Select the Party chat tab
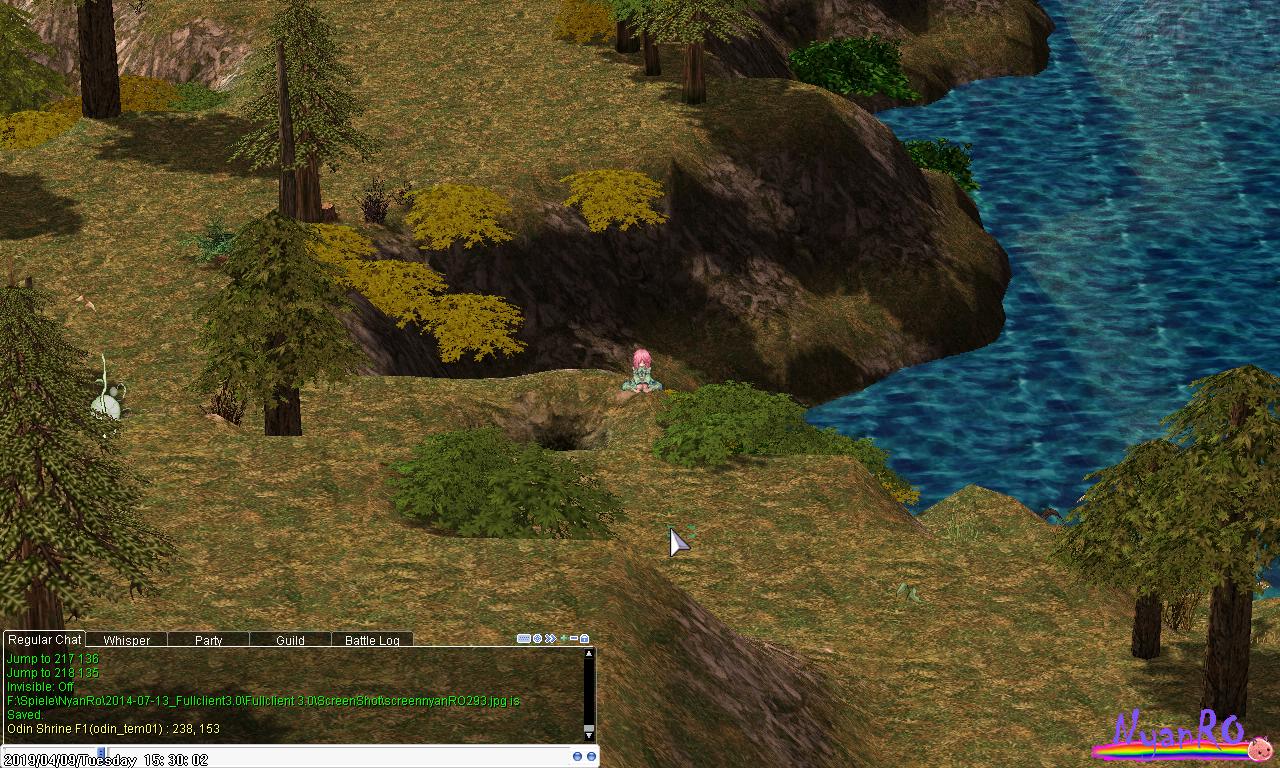 click(209, 640)
